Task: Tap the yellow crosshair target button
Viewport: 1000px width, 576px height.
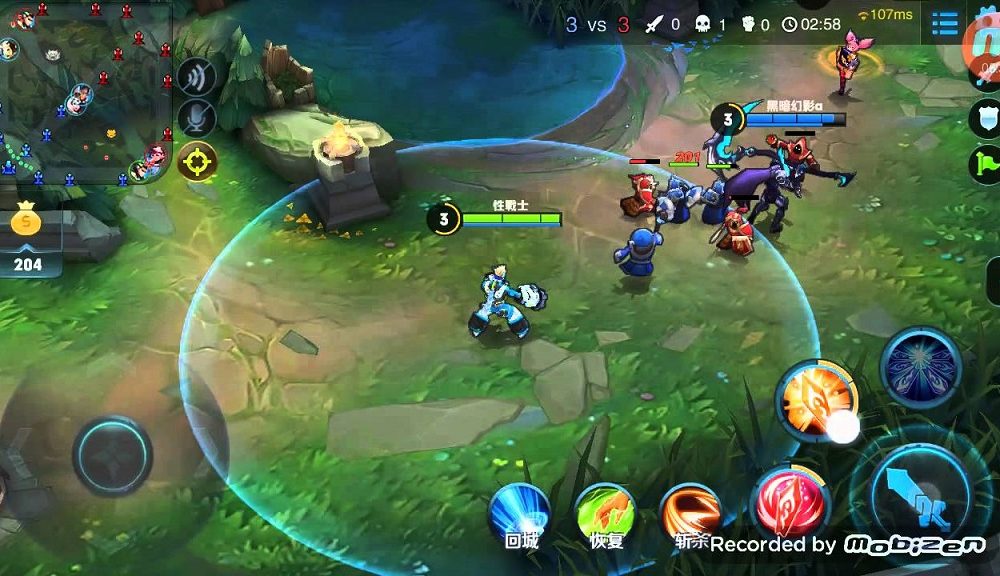Action: click(197, 159)
